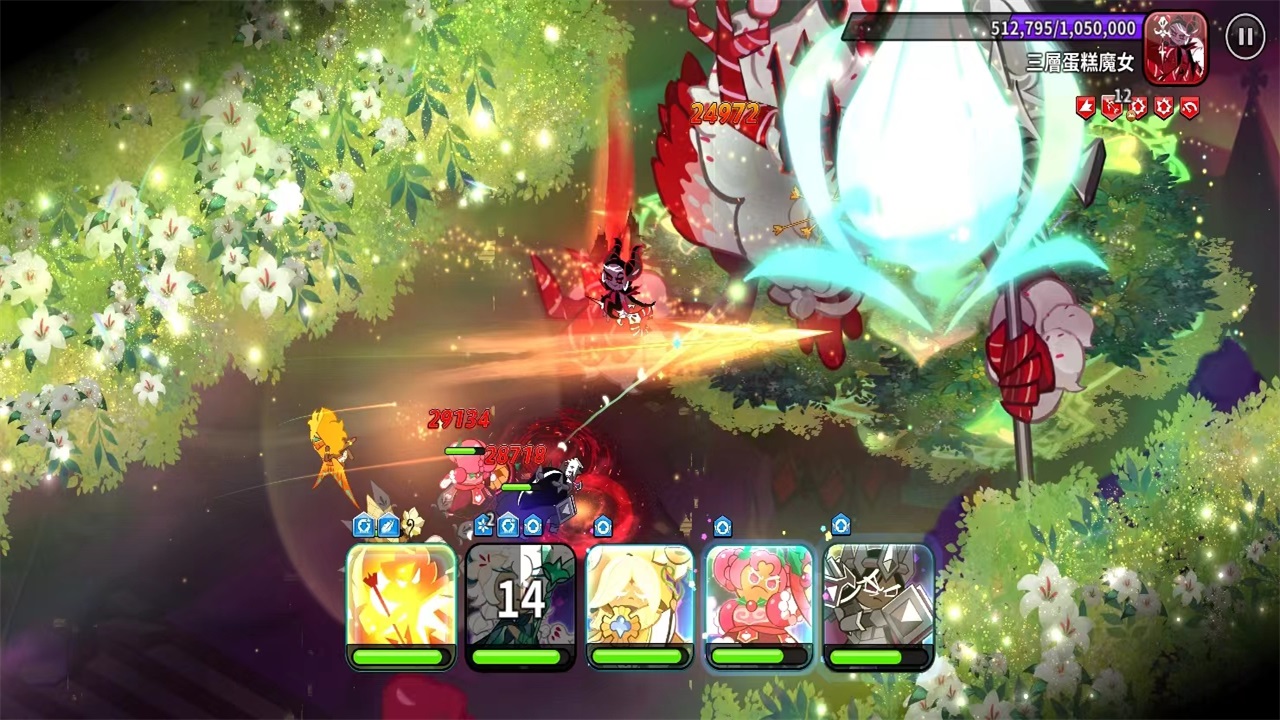Use the blonde golden cookie skill
The width and height of the screenshot is (1280, 720).
[640, 597]
